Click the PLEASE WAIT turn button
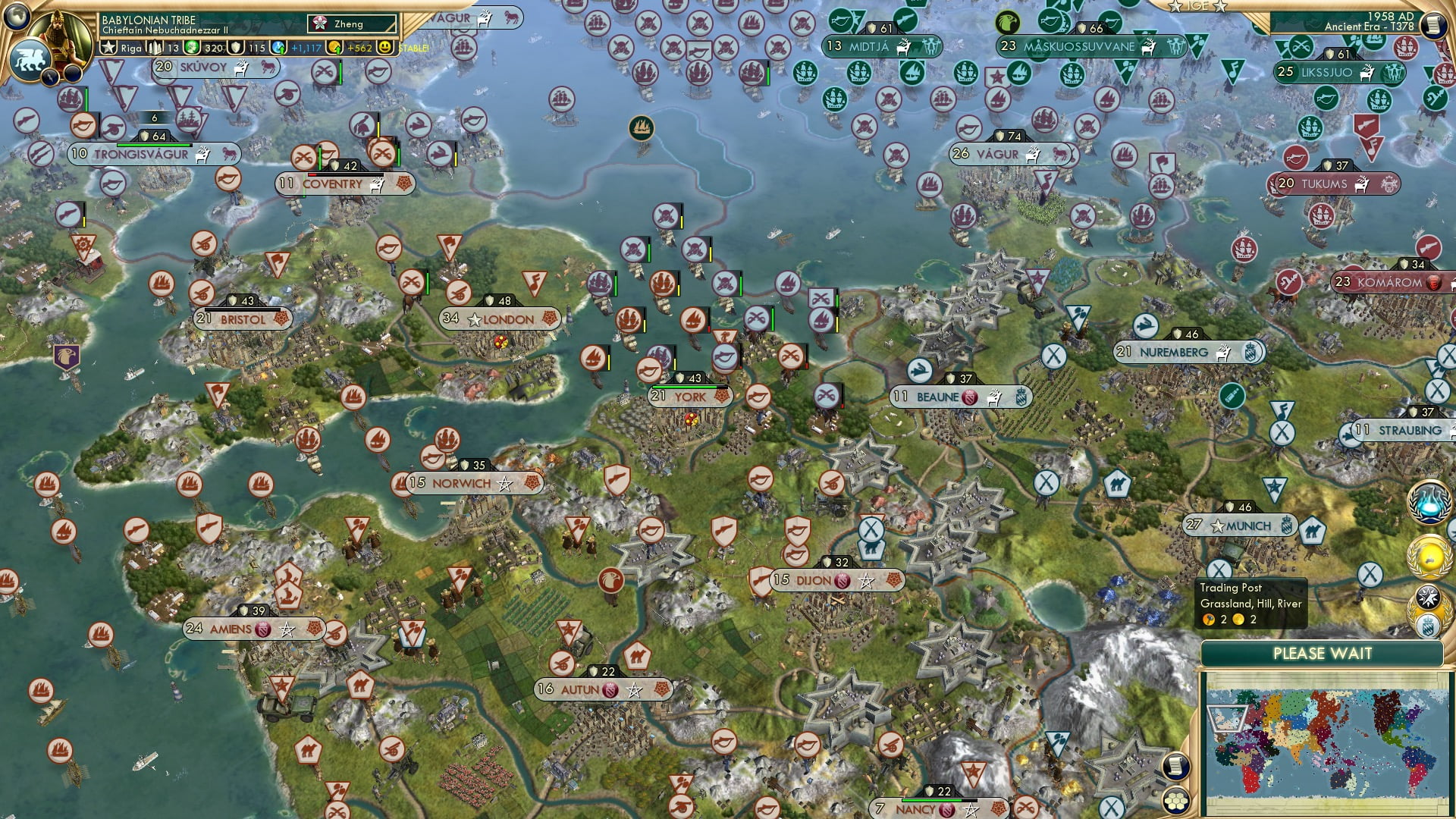The image size is (1456, 819). pyautogui.click(x=1322, y=654)
